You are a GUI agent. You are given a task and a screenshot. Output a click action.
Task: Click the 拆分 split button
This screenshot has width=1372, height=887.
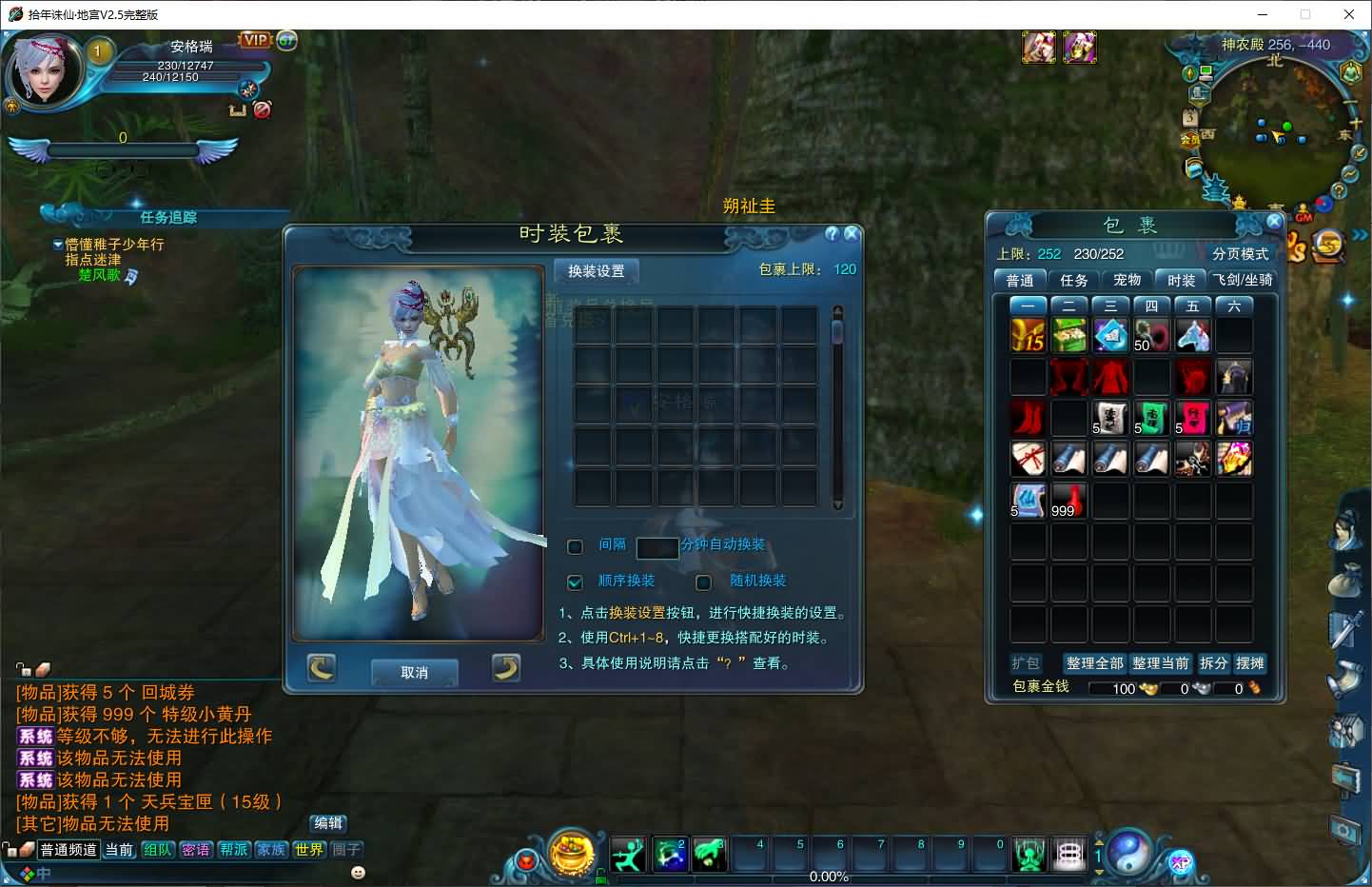tap(1213, 663)
